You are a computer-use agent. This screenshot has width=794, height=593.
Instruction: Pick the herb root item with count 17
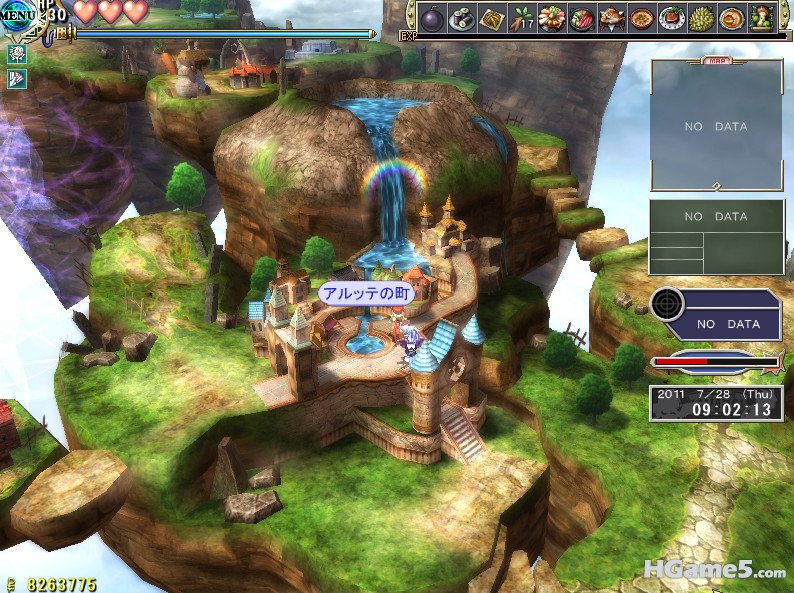(x=521, y=19)
